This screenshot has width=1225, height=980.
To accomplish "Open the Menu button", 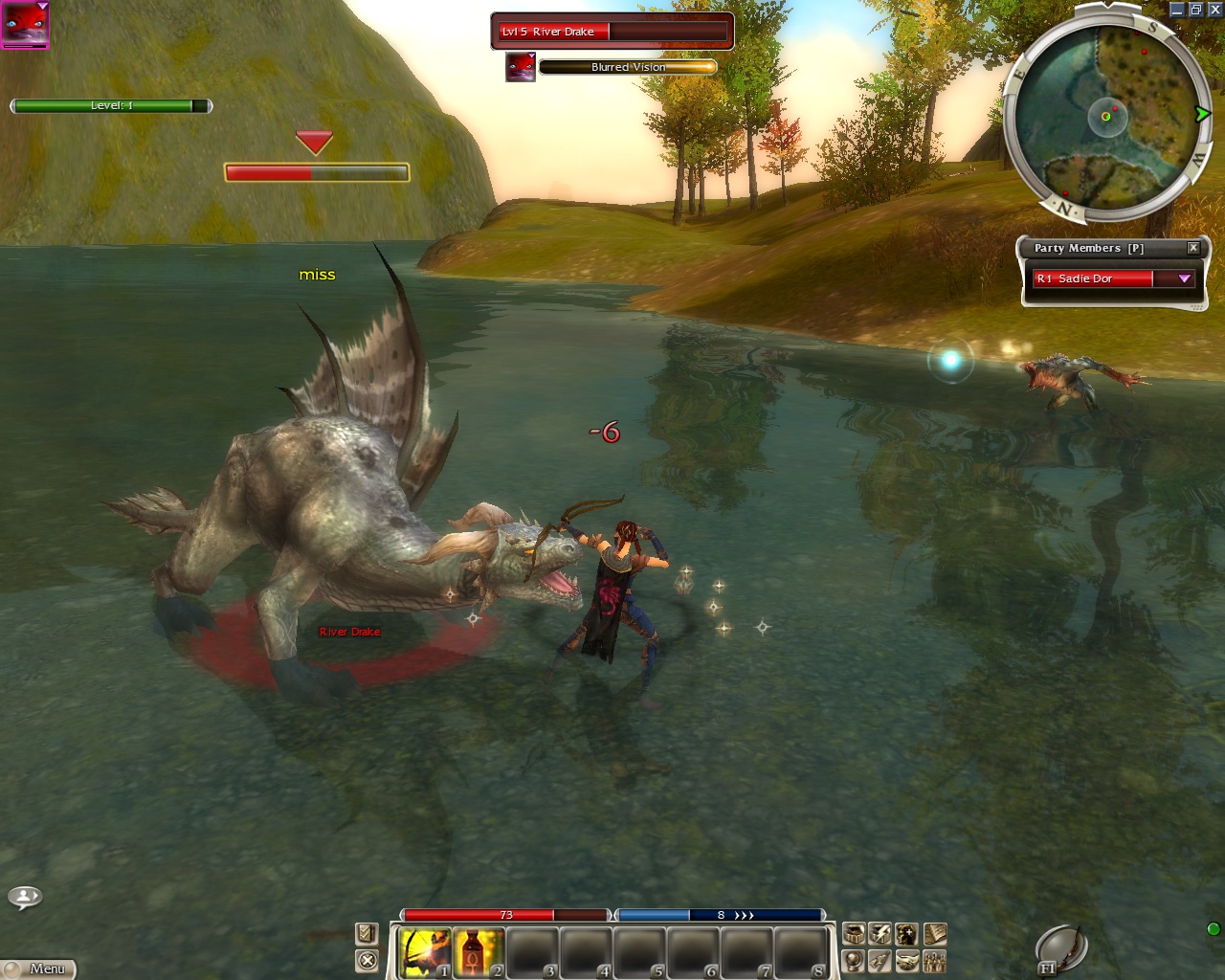I will 38,969.
